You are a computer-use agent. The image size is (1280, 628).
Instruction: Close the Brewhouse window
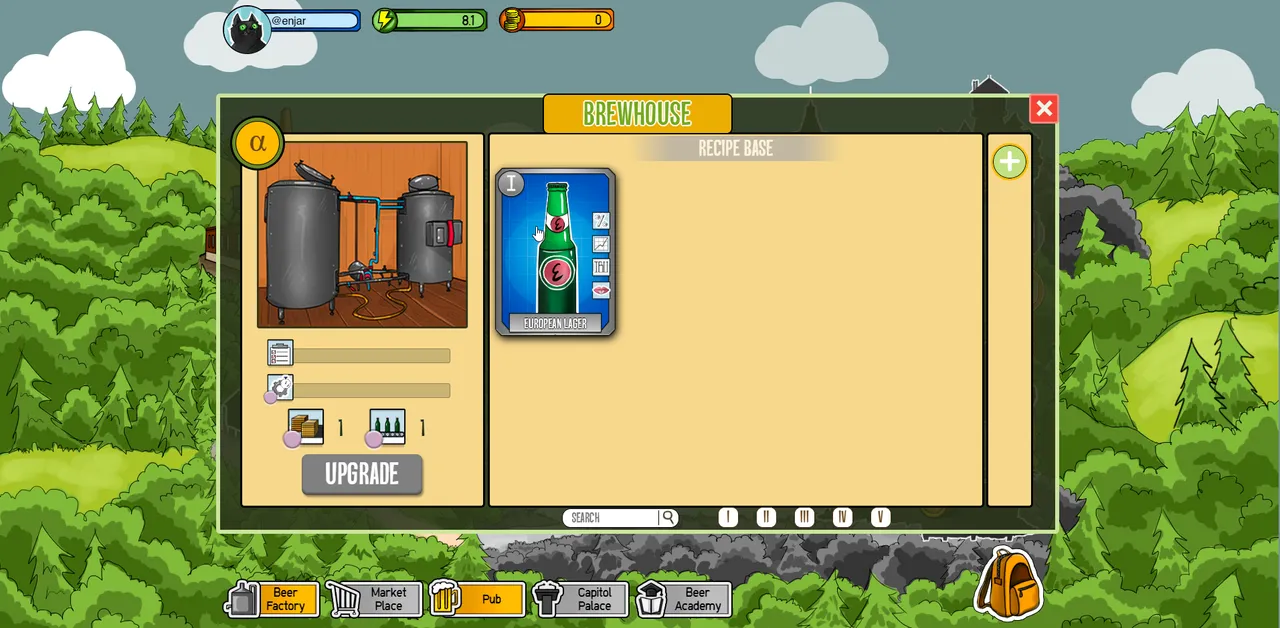[1043, 109]
